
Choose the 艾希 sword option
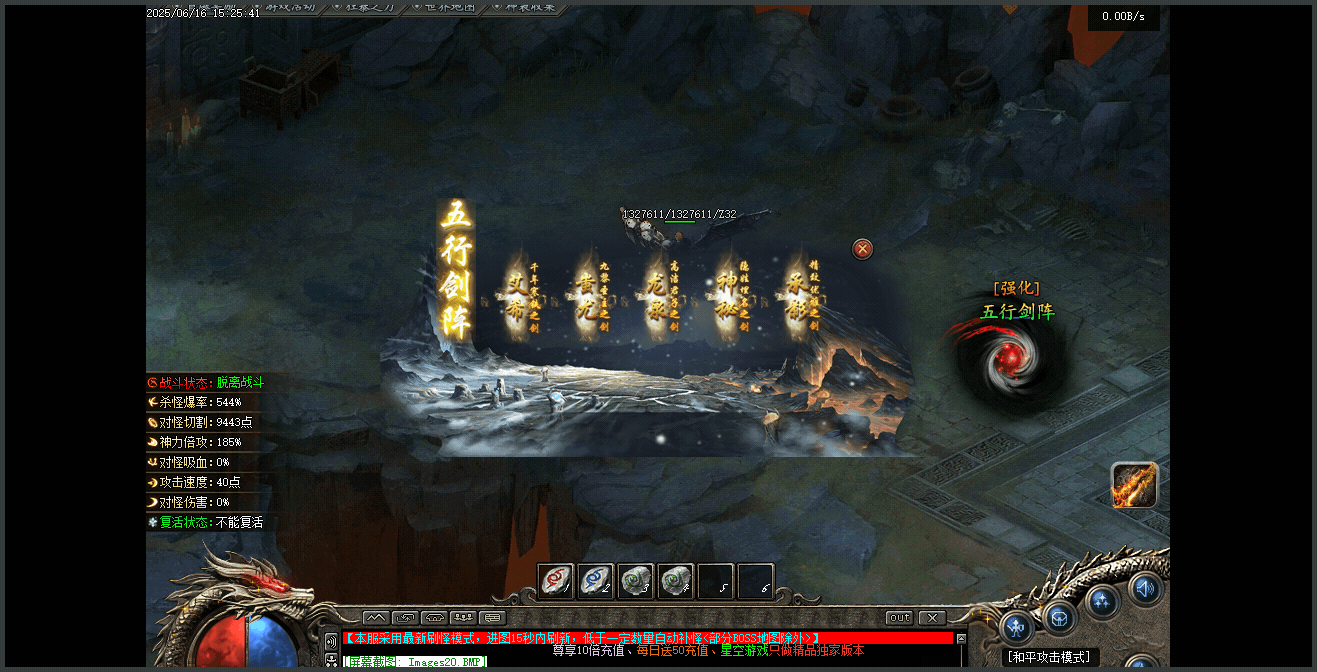(x=517, y=296)
